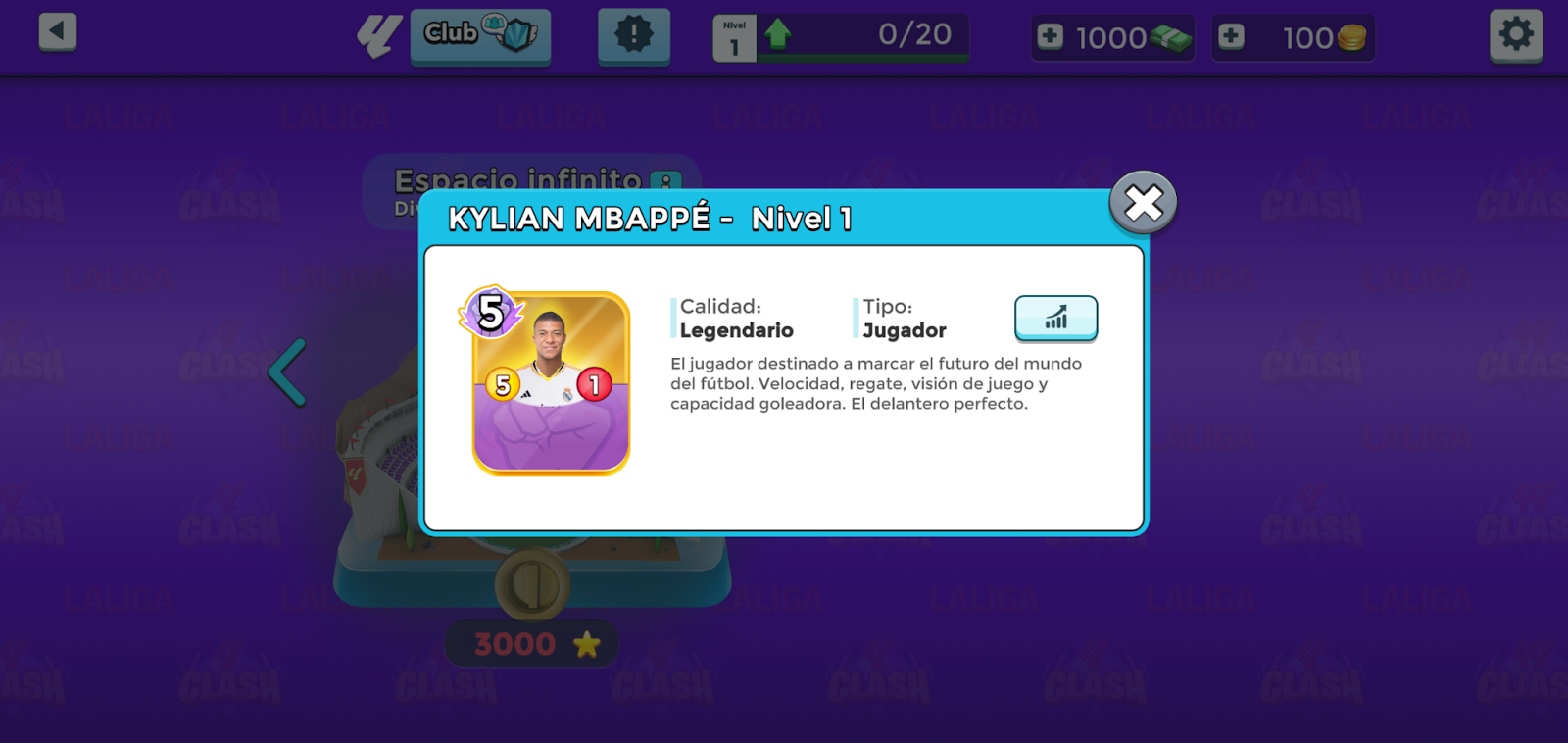The image size is (1568, 743).
Task: Open the Club menu
Action: [480, 35]
